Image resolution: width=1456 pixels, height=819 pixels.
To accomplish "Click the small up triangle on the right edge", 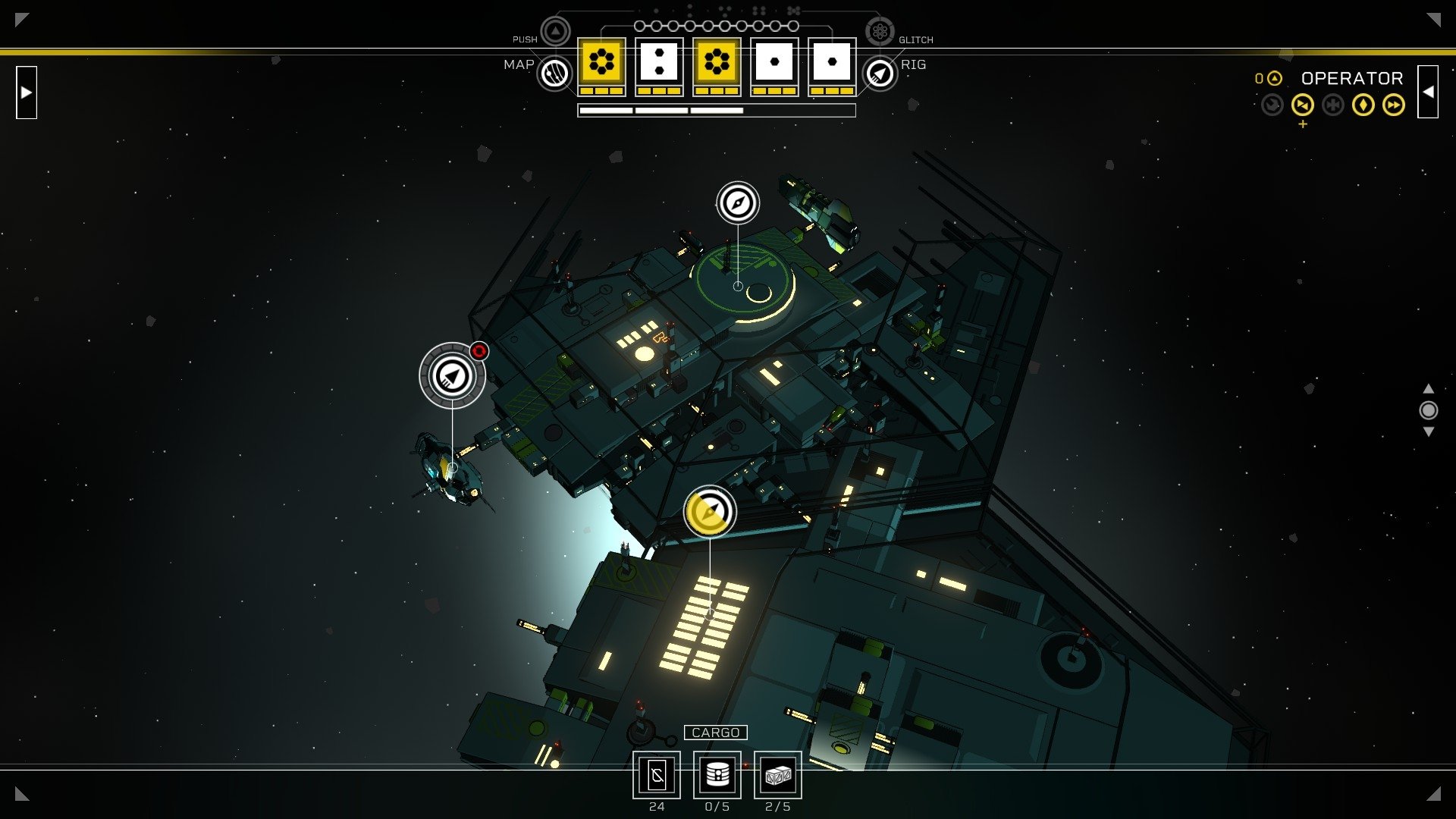I will pyautogui.click(x=1429, y=387).
